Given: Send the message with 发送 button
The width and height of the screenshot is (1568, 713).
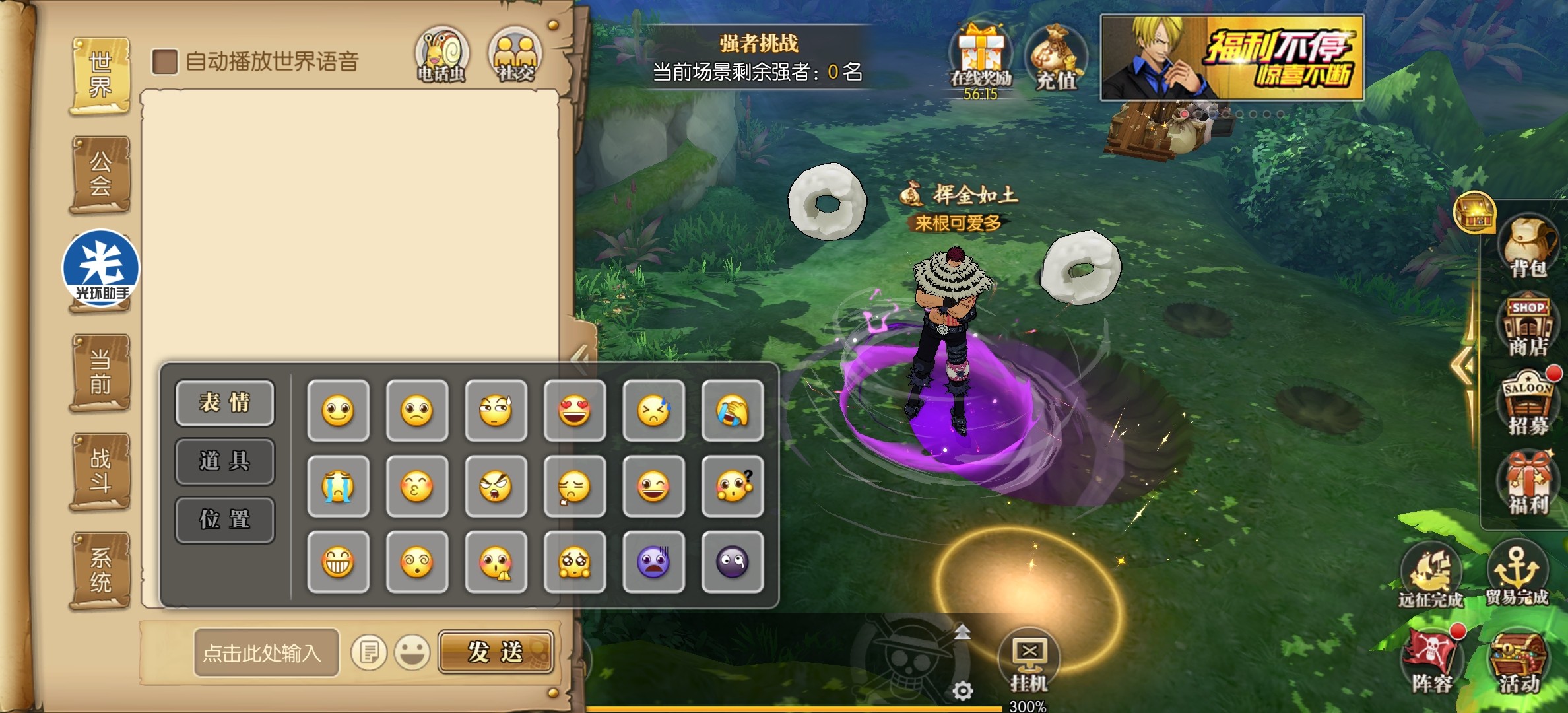Looking at the screenshot, I should [496, 652].
